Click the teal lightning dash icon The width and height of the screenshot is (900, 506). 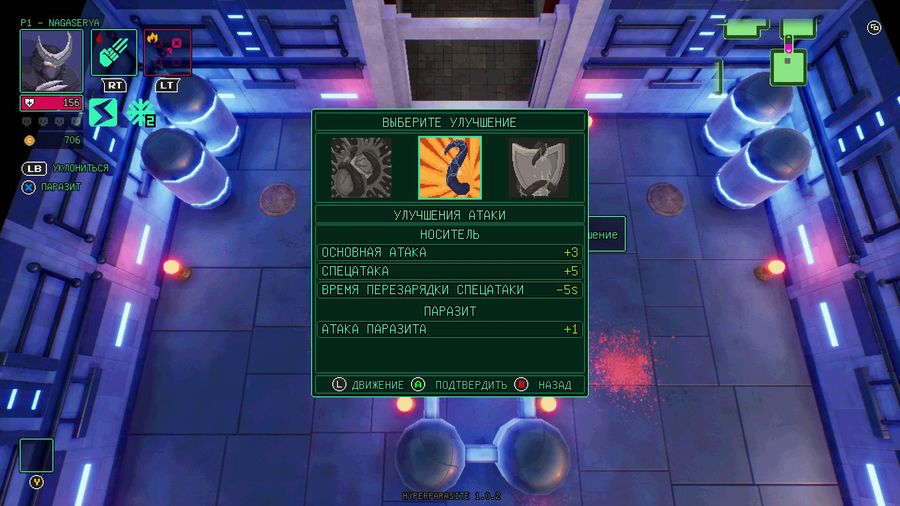pos(103,112)
